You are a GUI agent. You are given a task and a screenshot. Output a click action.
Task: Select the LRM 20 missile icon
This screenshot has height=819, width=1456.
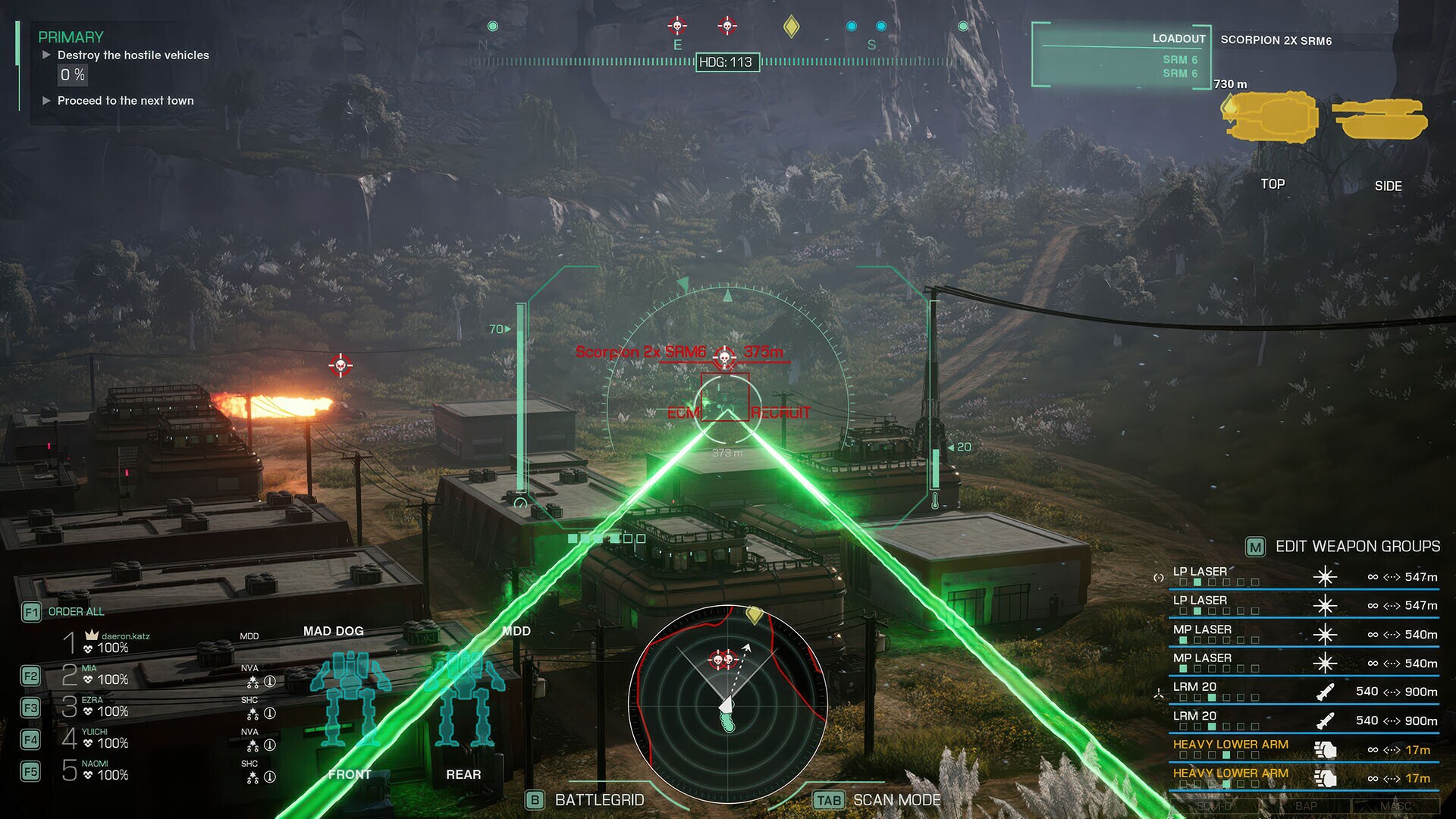pos(1326,692)
